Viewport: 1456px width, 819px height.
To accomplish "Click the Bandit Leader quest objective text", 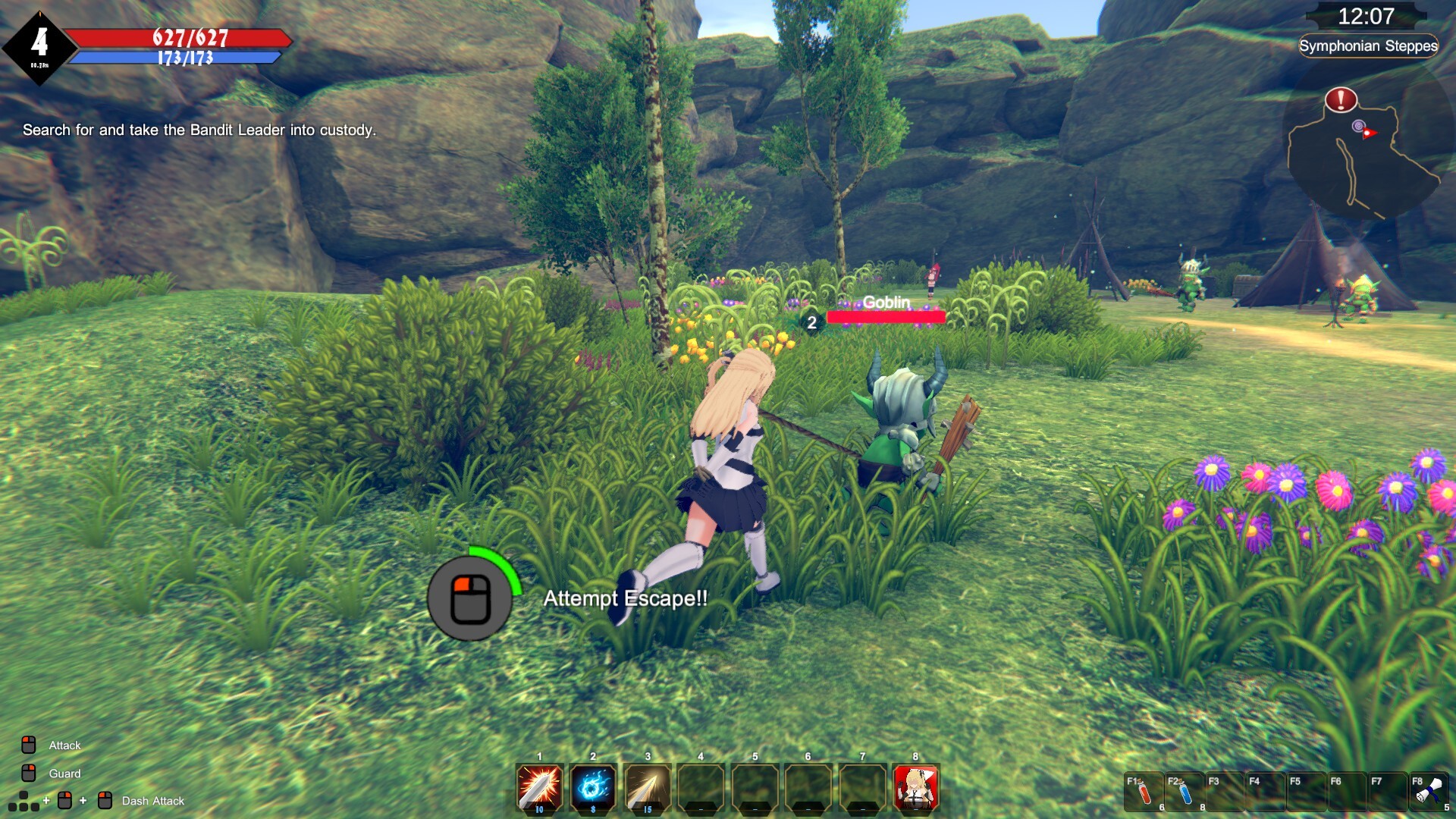I will [x=199, y=130].
